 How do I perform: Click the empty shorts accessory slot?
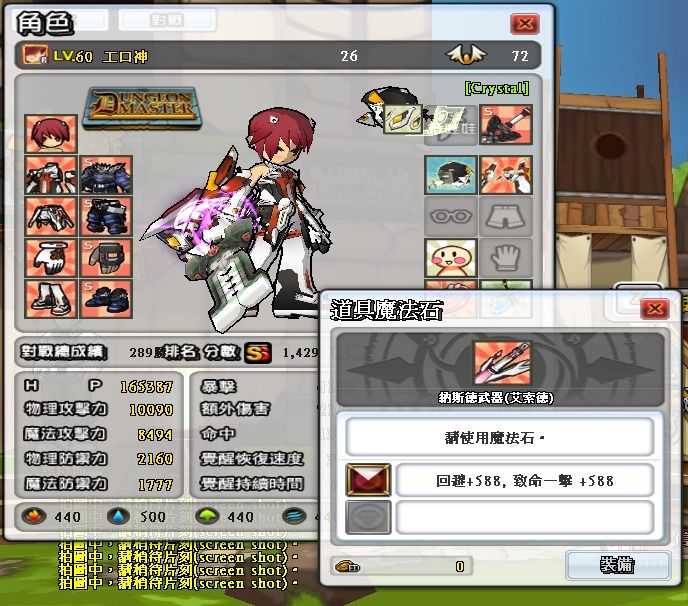click(x=506, y=216)
